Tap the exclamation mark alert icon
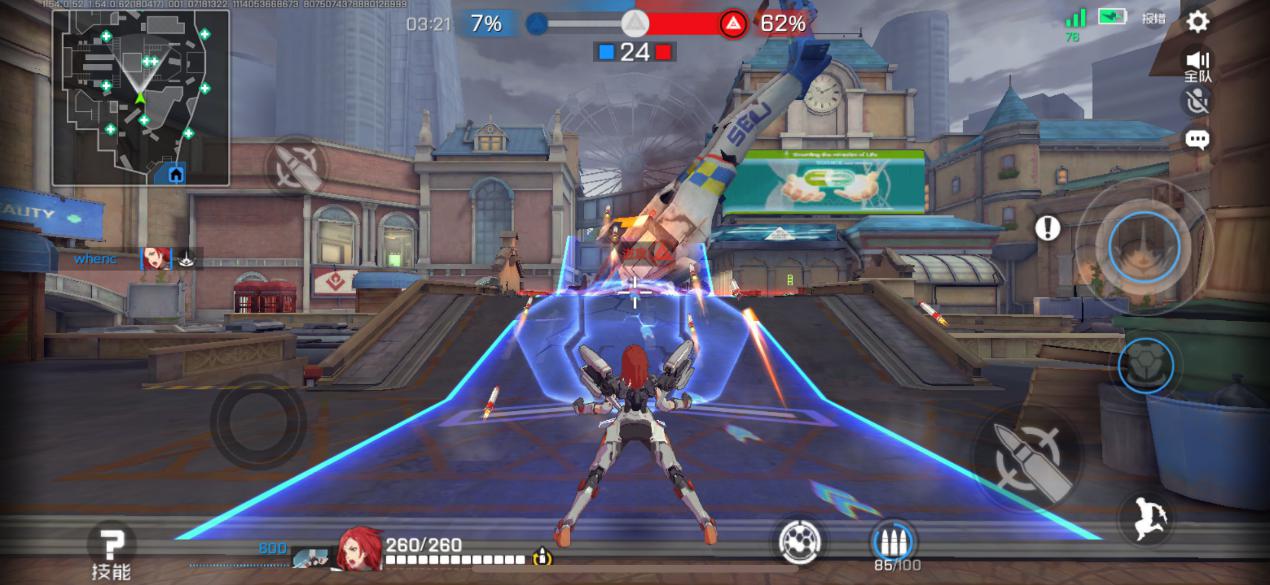 tap(1047, 228)
